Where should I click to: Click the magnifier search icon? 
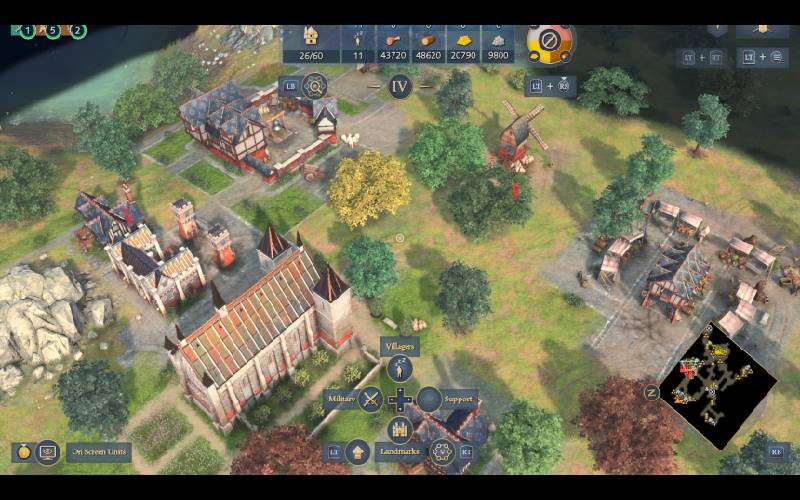tap(316, 86)
